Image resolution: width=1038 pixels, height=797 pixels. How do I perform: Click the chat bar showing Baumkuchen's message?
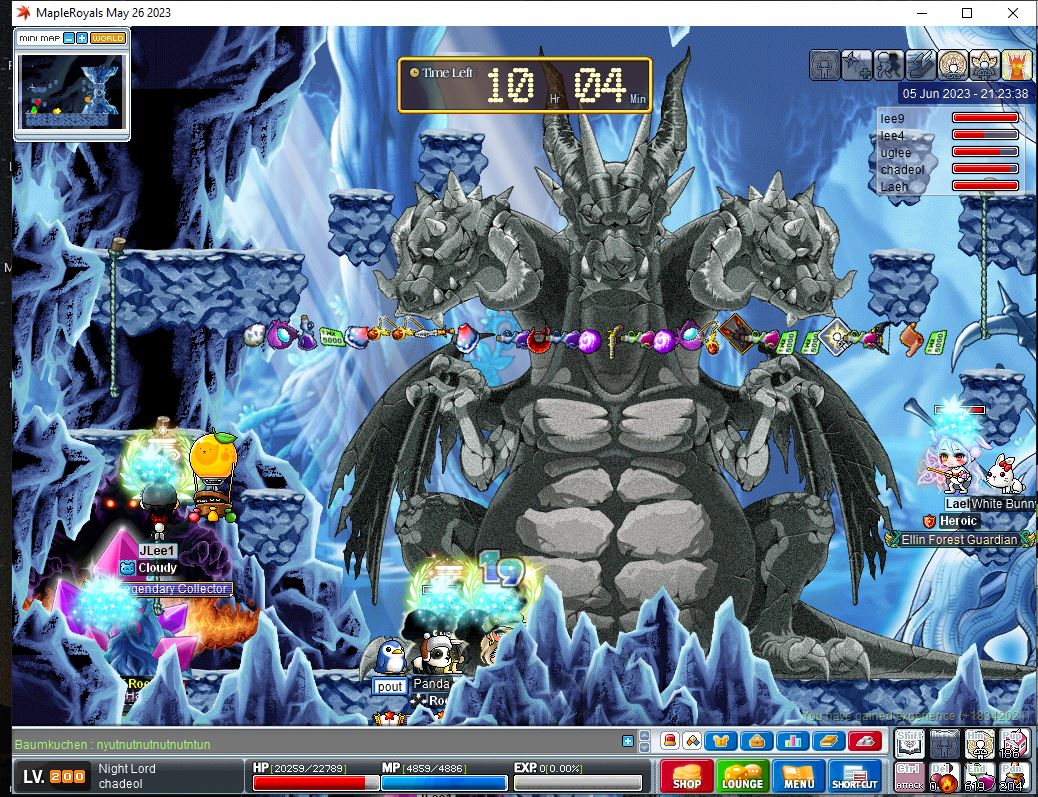pyautogui.click(x=300, y=744)
